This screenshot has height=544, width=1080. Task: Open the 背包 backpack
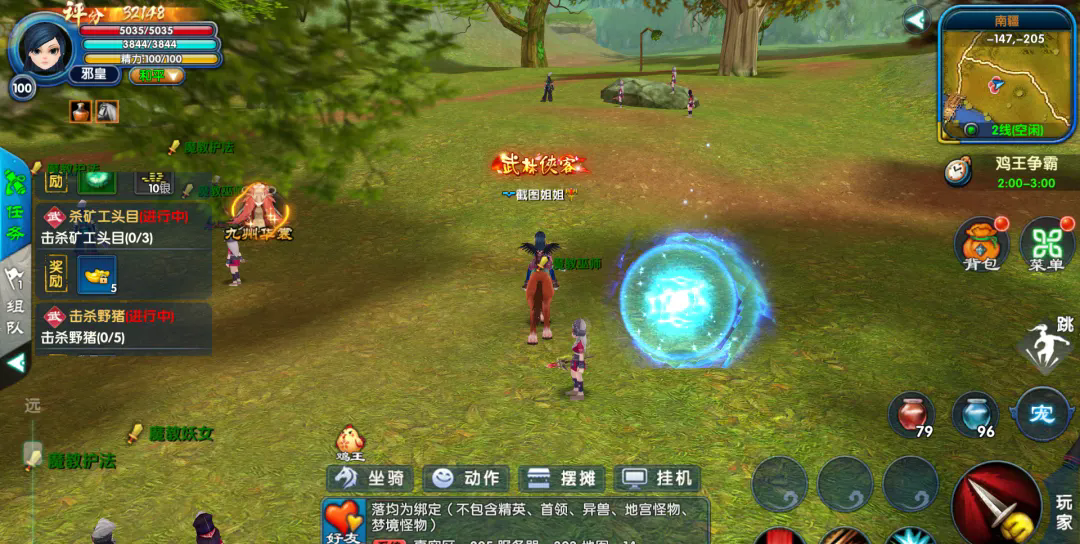click(x=981, y=245)
